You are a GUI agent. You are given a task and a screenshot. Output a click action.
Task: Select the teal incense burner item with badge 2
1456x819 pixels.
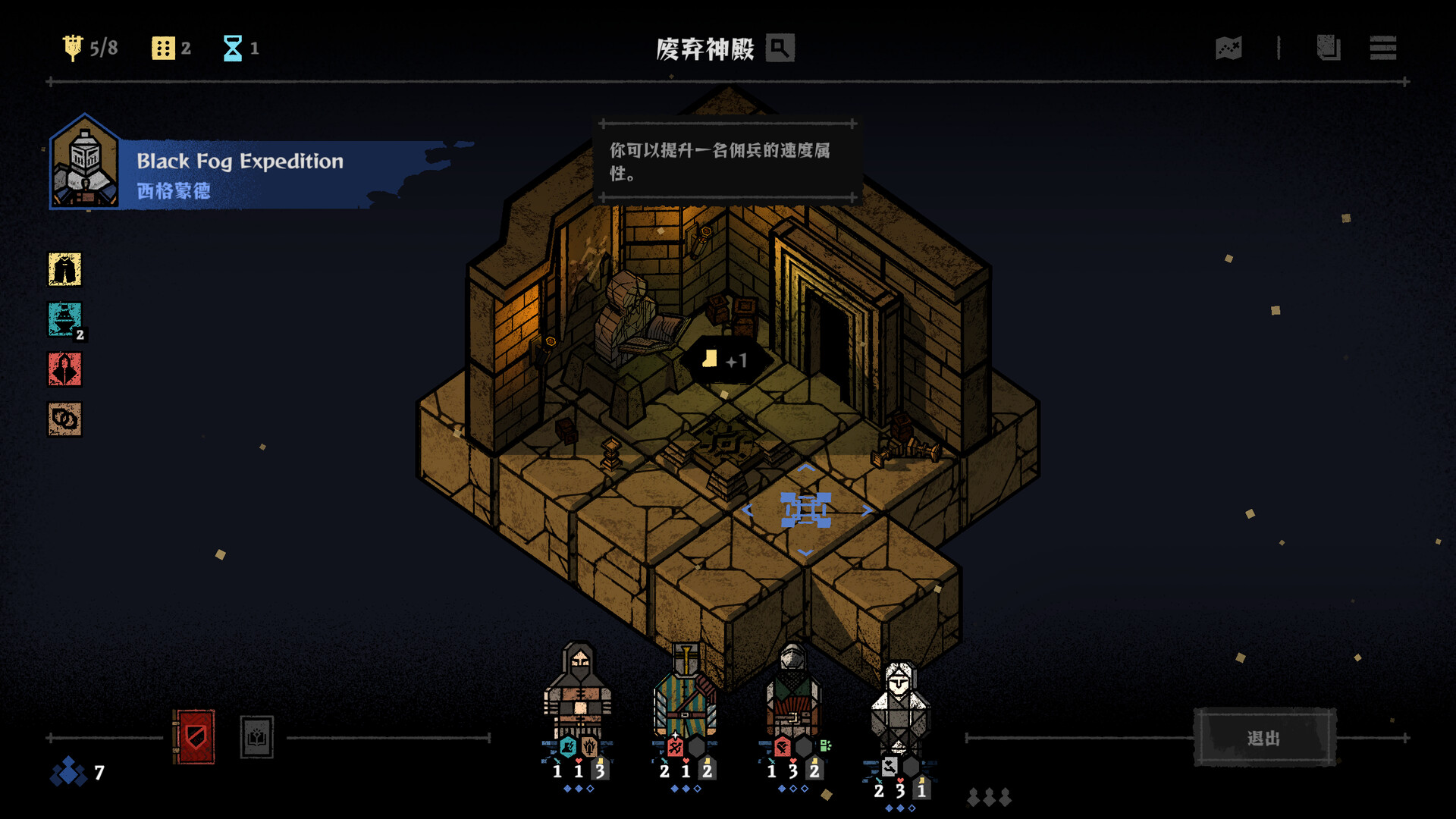click(64, 320)
